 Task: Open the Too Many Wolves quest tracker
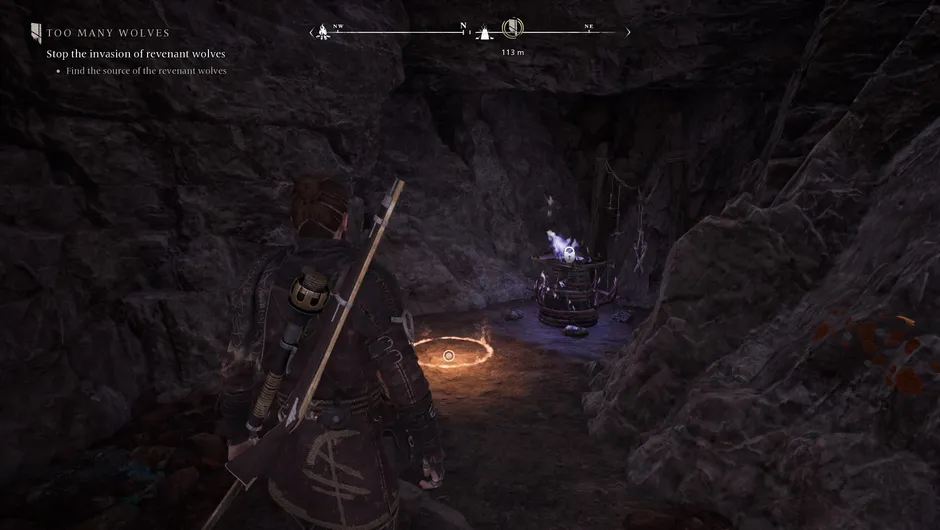pyautogui.click(x=108, y=33)
